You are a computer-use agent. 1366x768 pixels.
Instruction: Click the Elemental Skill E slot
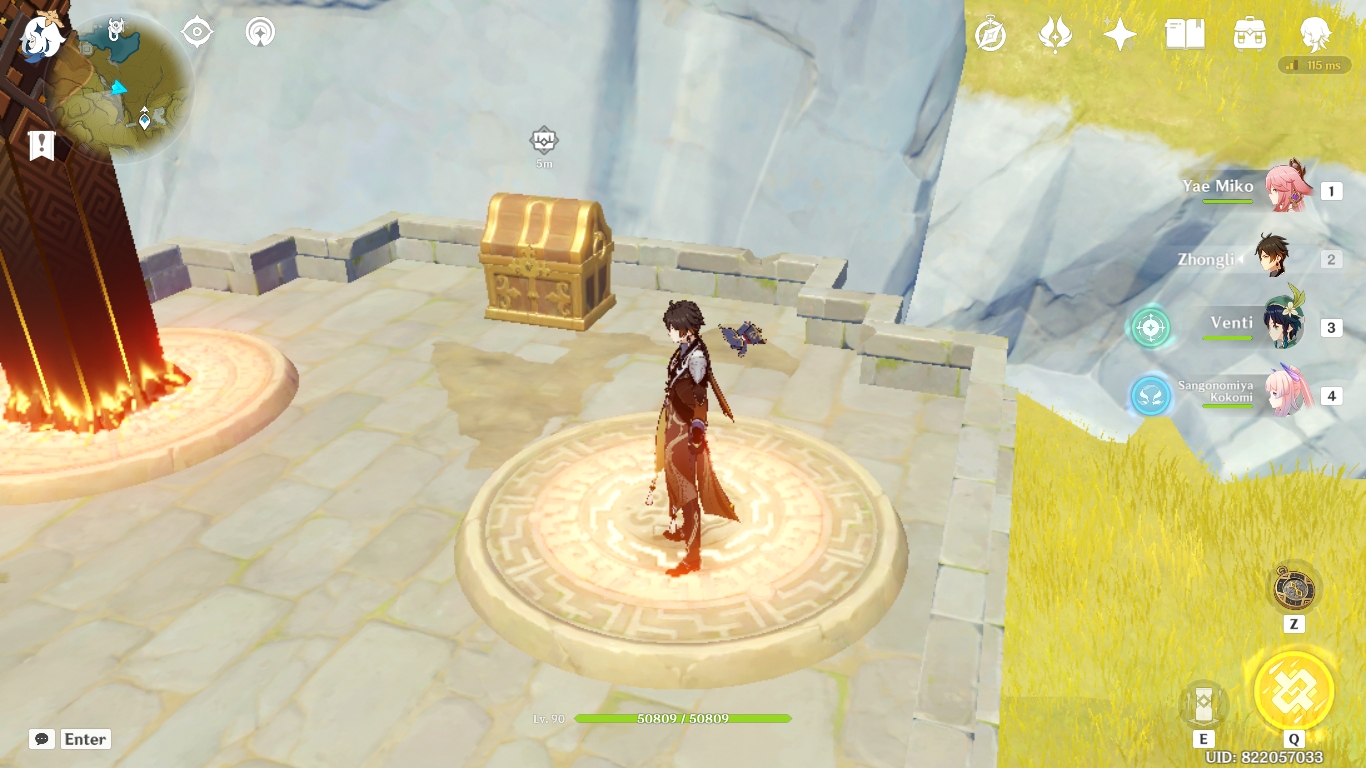click(1203, 705)
